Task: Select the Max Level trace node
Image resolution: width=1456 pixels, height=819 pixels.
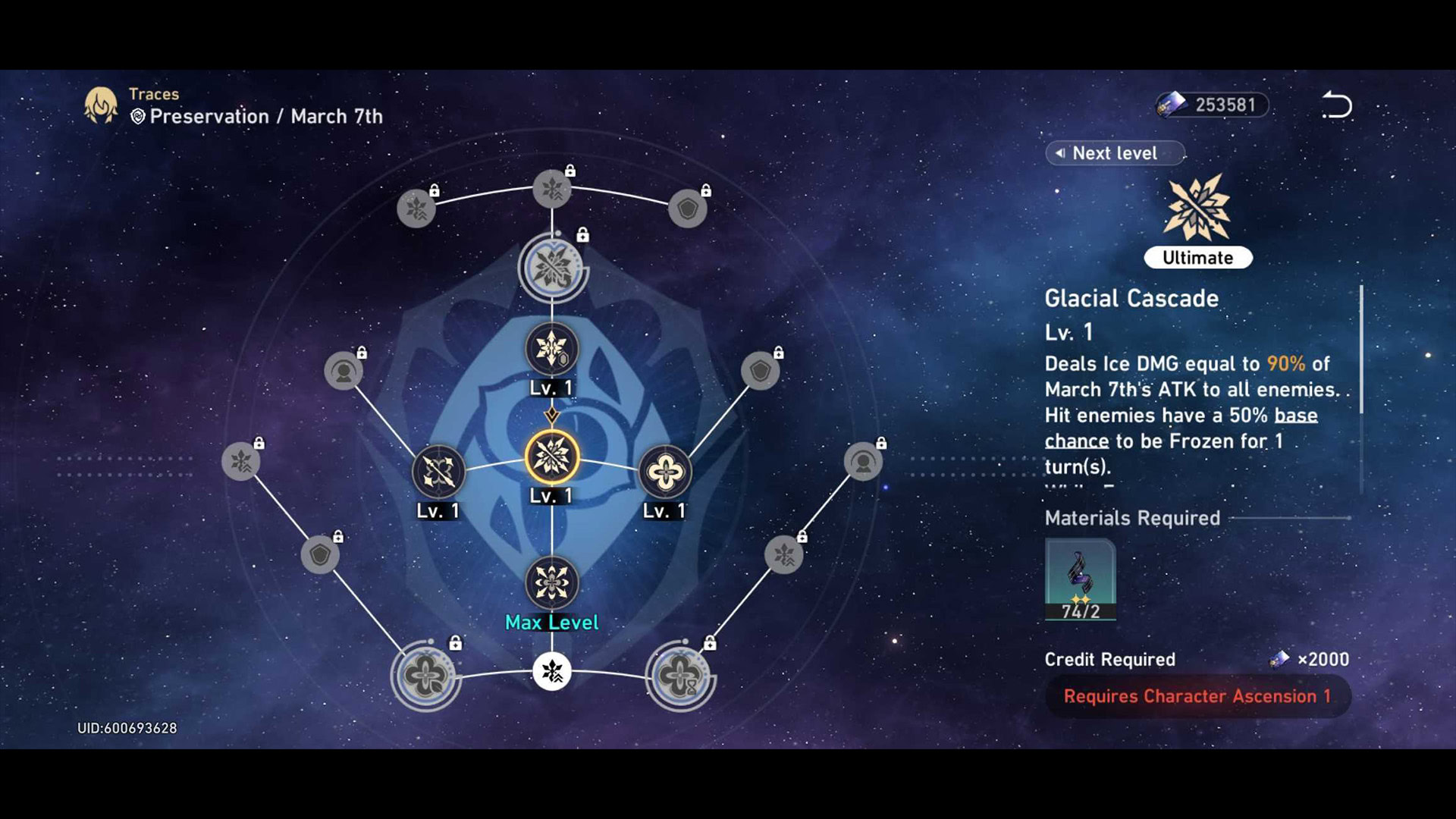Action: 552,583
